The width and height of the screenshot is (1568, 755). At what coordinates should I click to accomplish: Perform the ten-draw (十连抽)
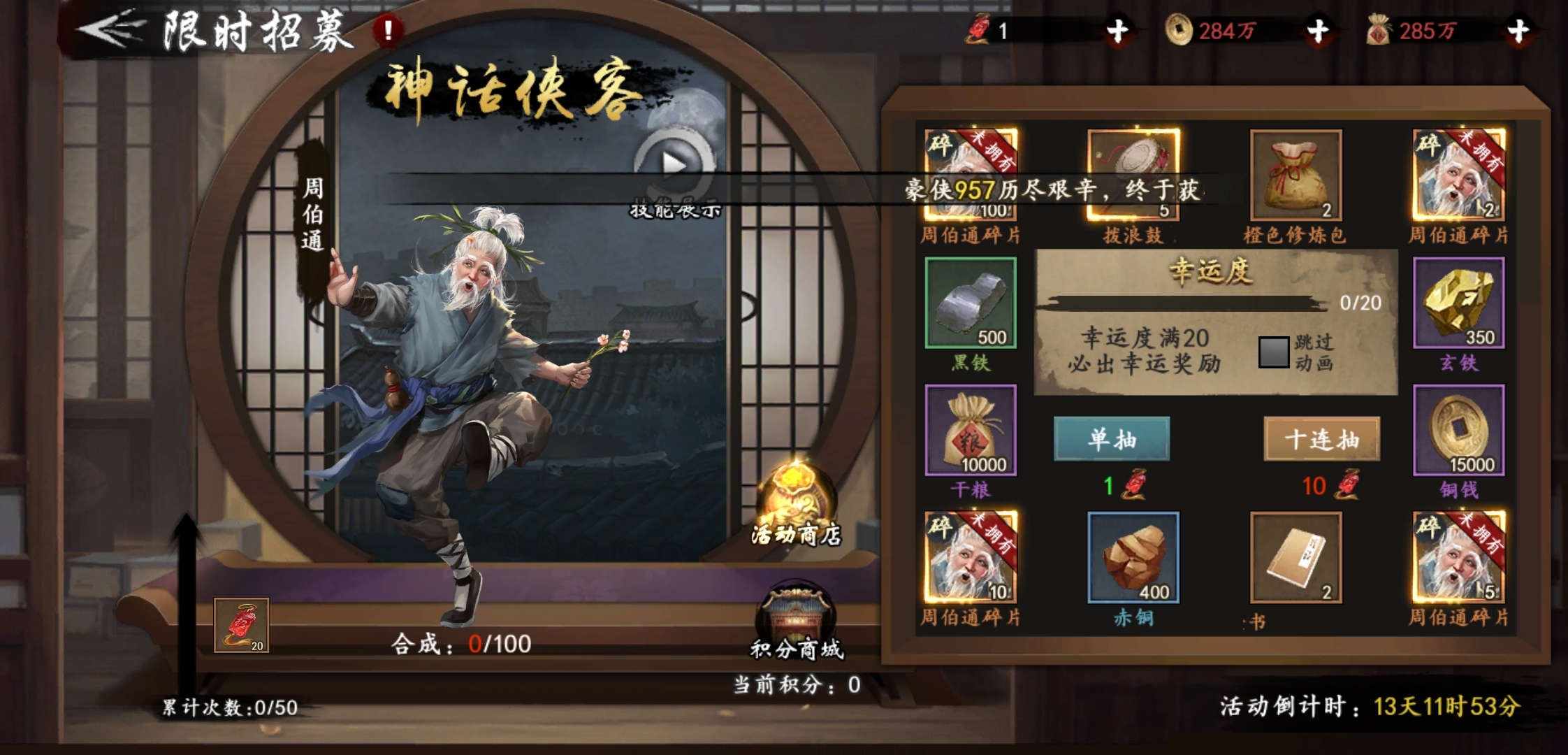coord(1321,439)
